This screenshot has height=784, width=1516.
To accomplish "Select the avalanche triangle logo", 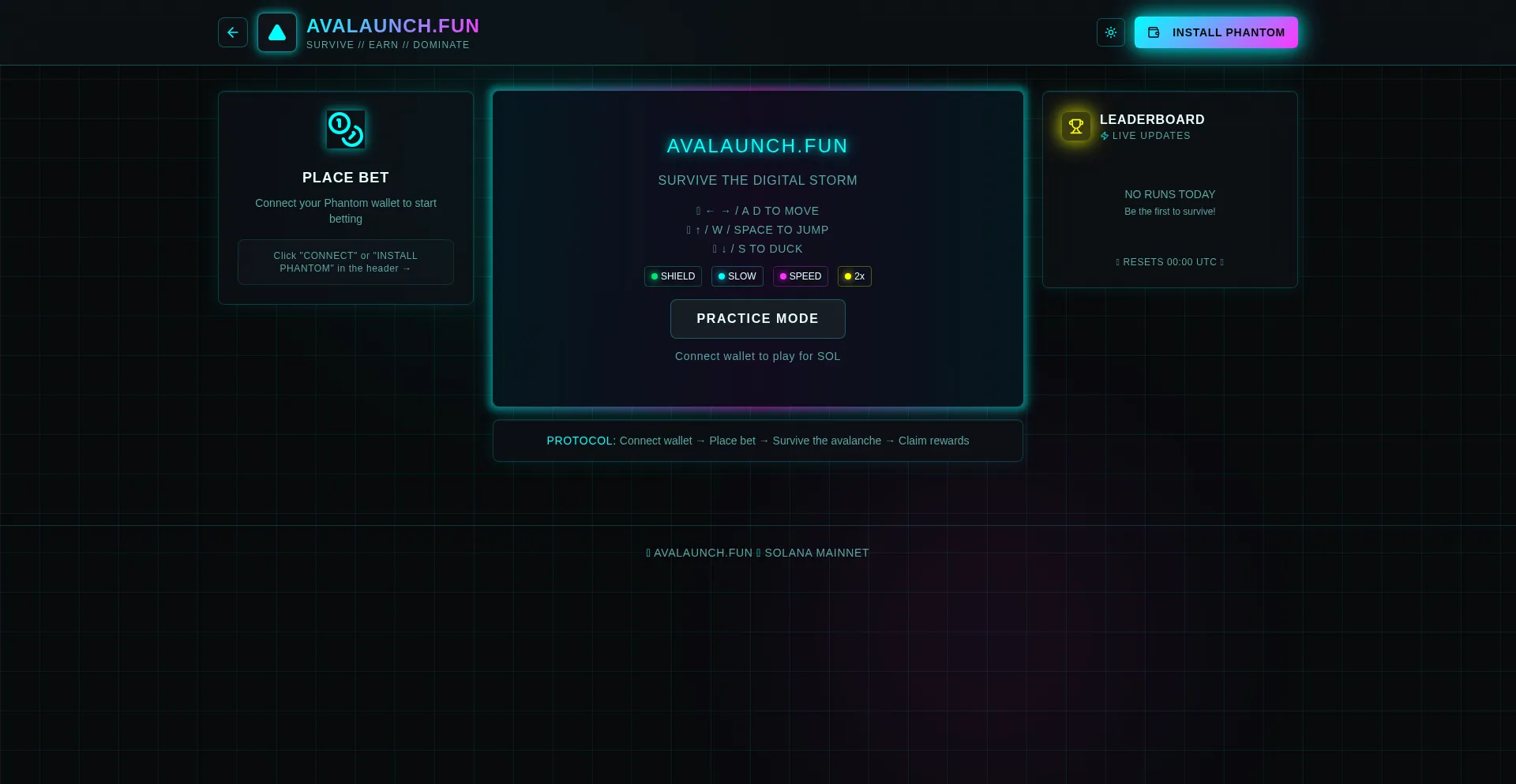I will click(x=276, y=32).
